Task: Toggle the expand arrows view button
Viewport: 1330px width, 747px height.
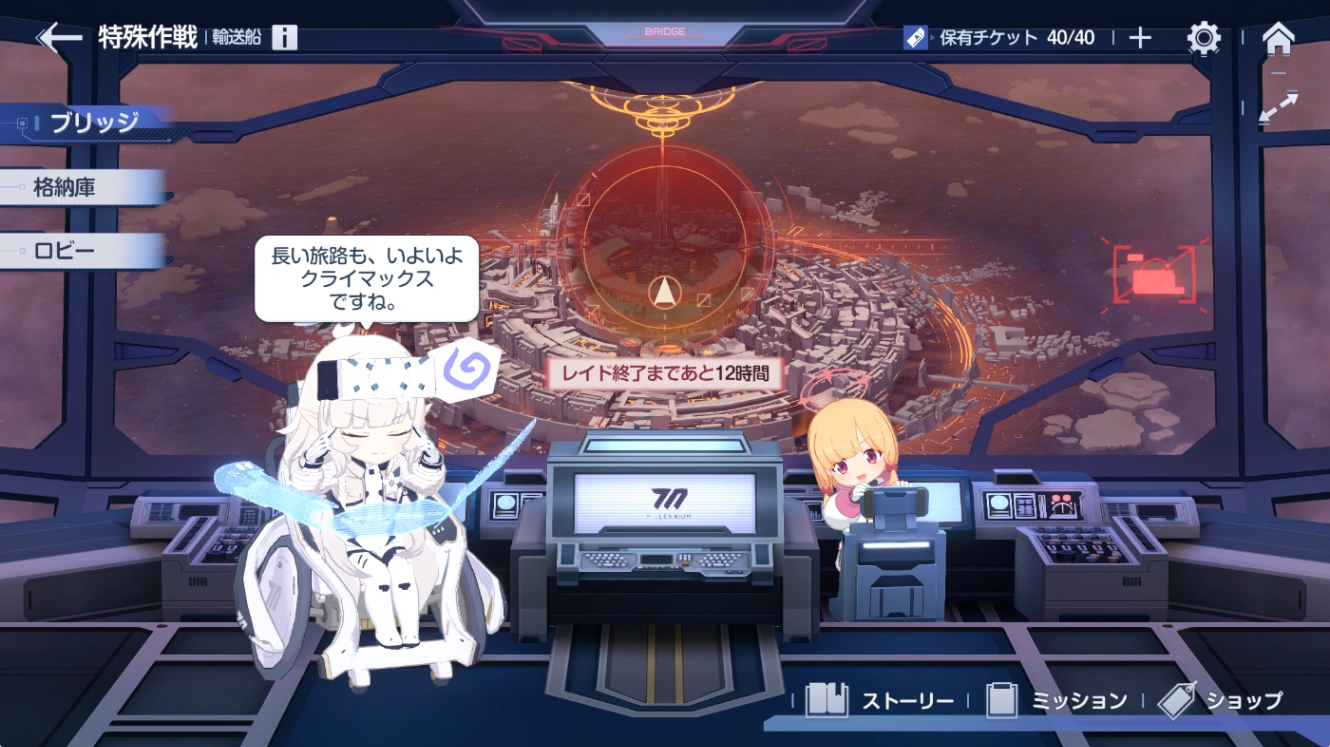Action: (1278, 108)
